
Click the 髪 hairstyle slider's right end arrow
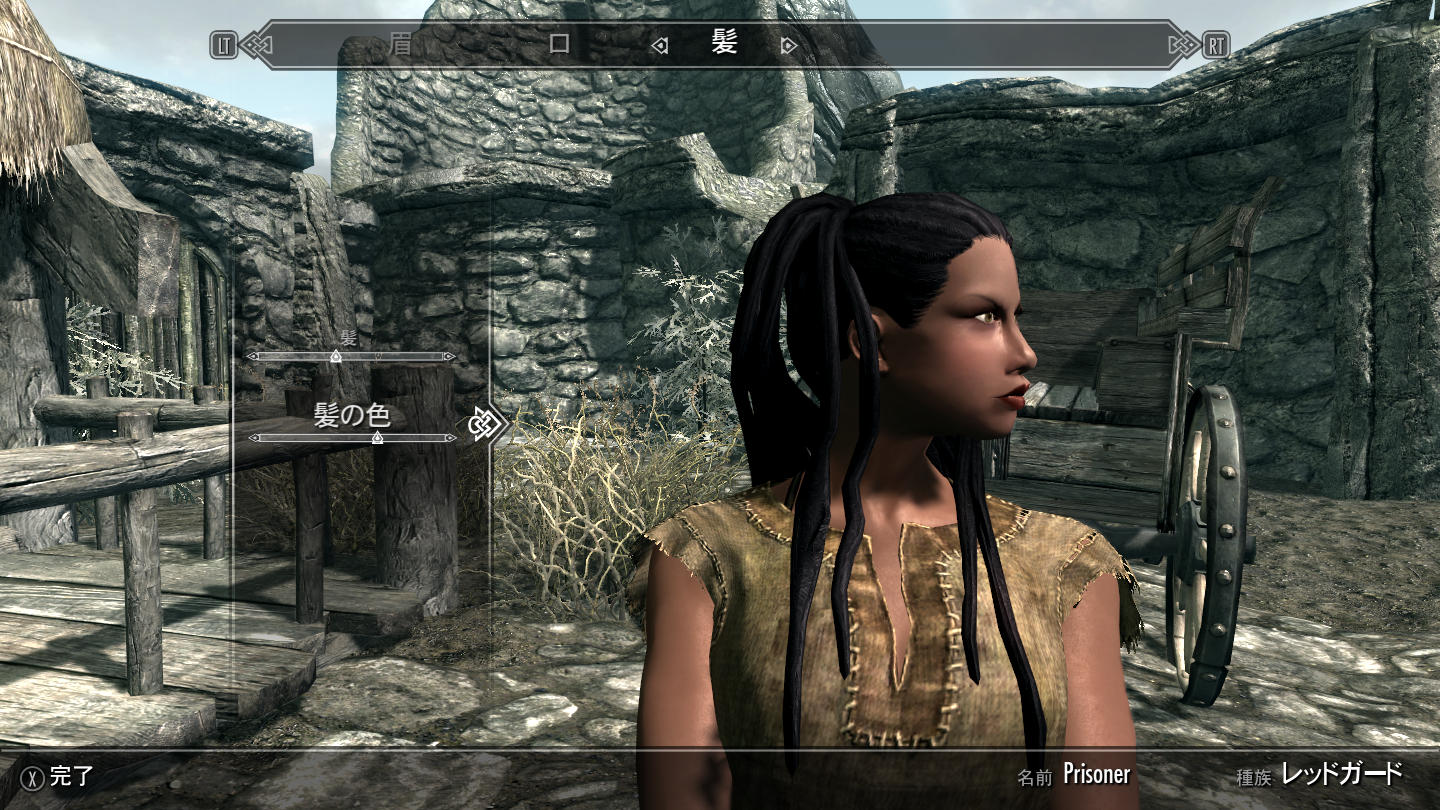[451, 356]
